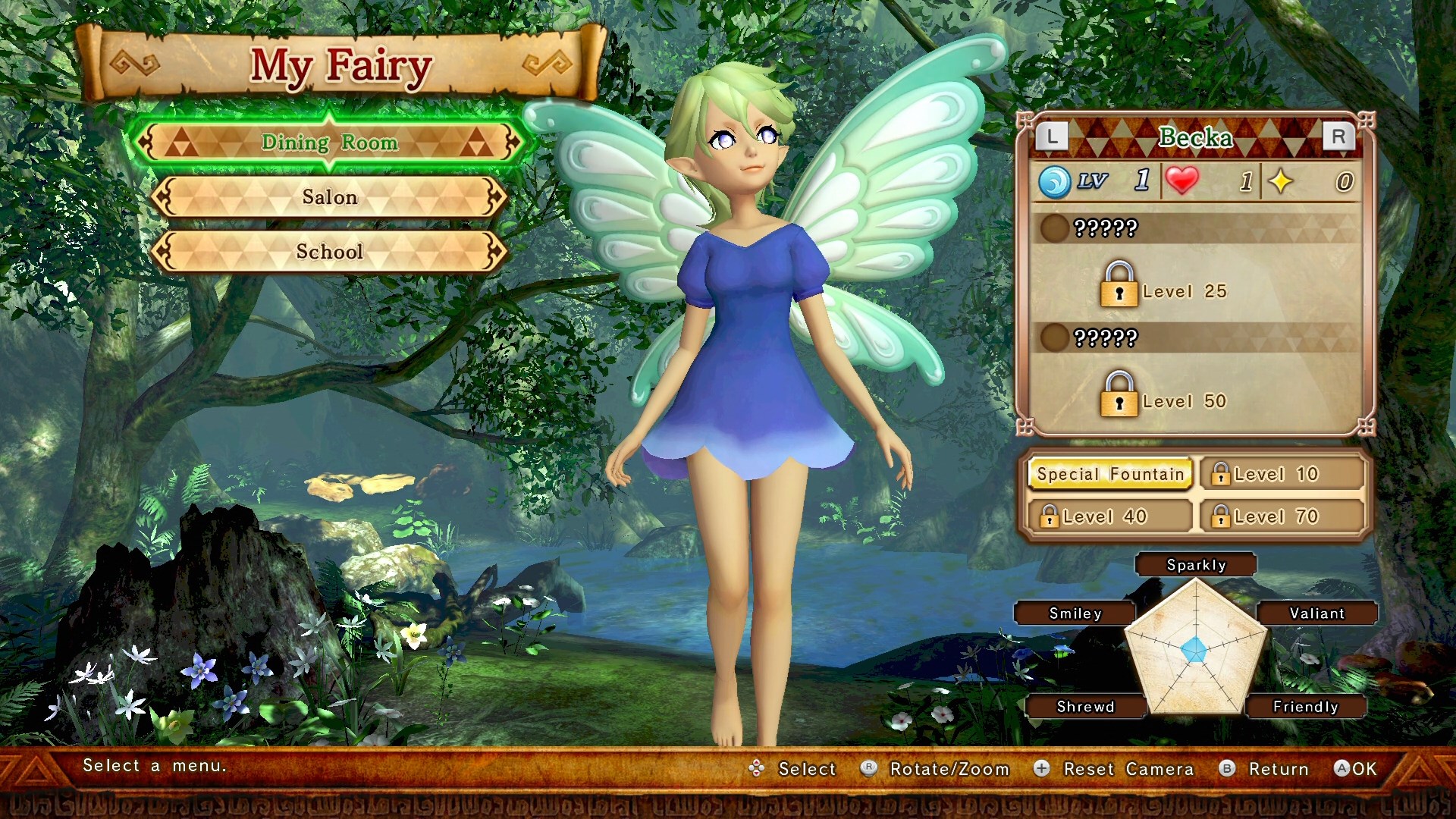Select the Salon menu option

click(330, 196)
